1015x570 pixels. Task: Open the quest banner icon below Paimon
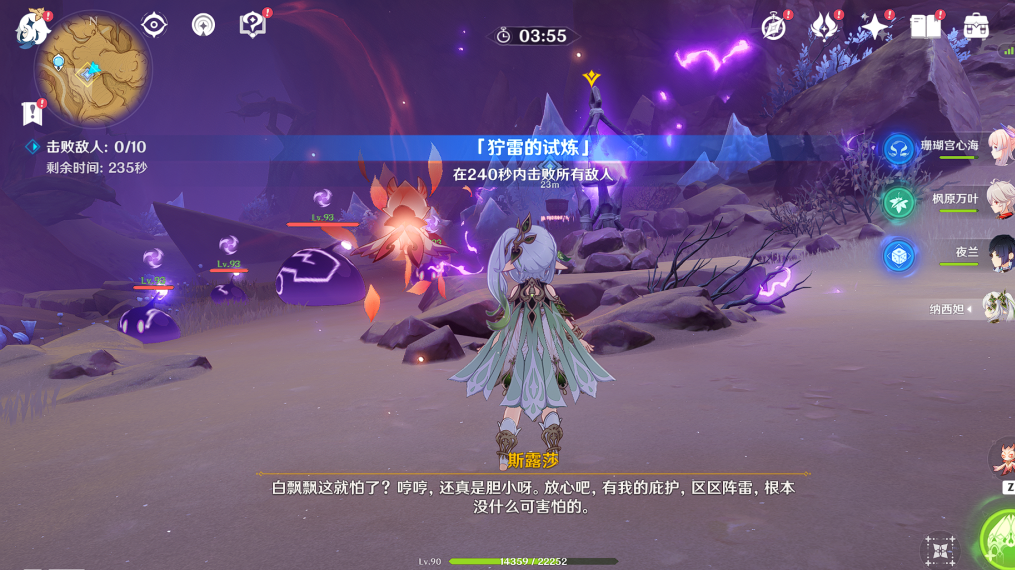coord(33,112)
